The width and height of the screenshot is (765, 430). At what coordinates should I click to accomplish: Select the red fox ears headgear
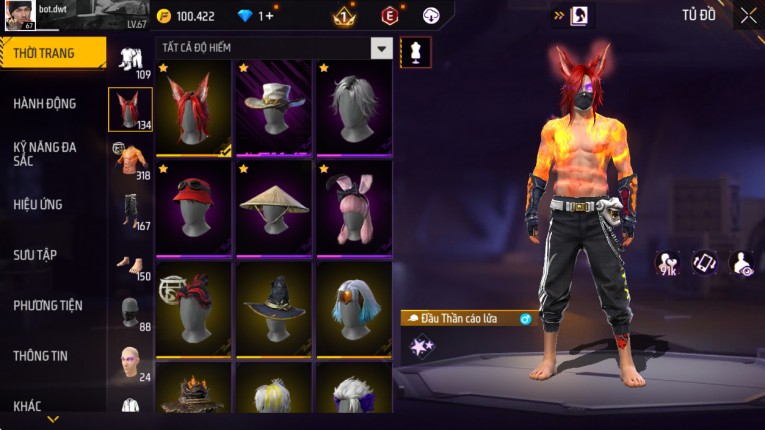194,109
